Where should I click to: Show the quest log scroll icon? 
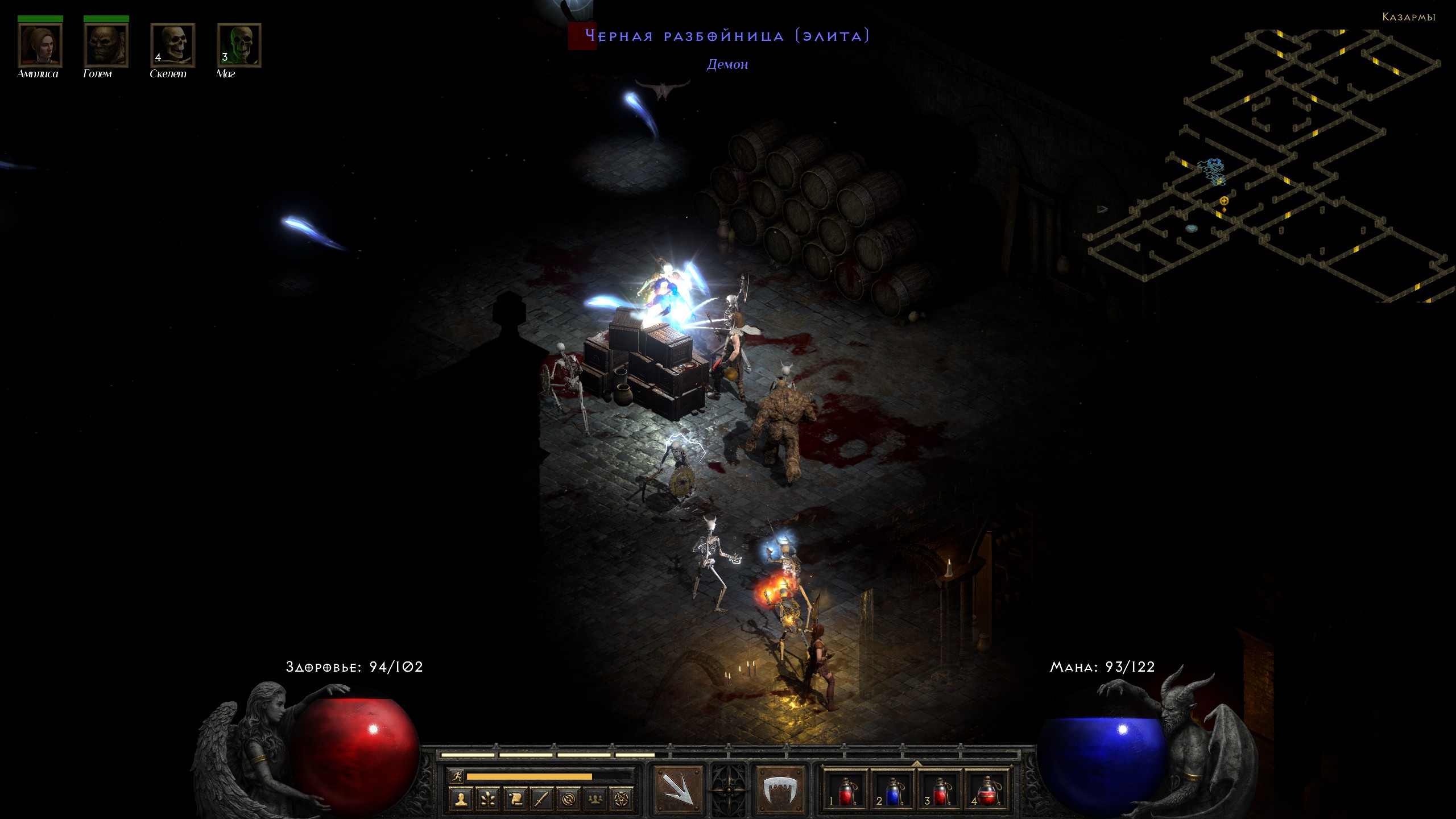click(x=515, y=800)
